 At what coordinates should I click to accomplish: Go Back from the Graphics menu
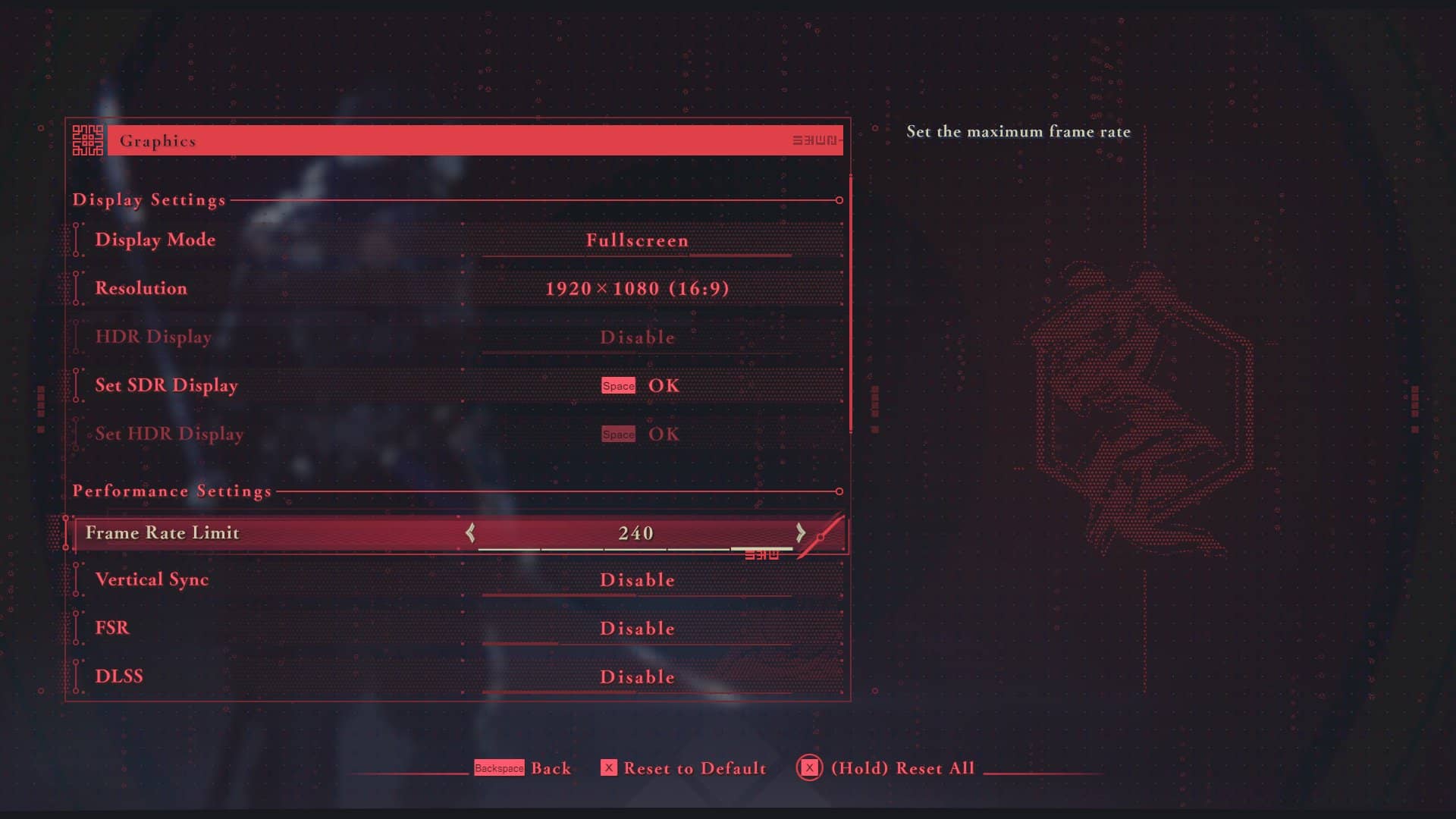(x=523, y=768)
